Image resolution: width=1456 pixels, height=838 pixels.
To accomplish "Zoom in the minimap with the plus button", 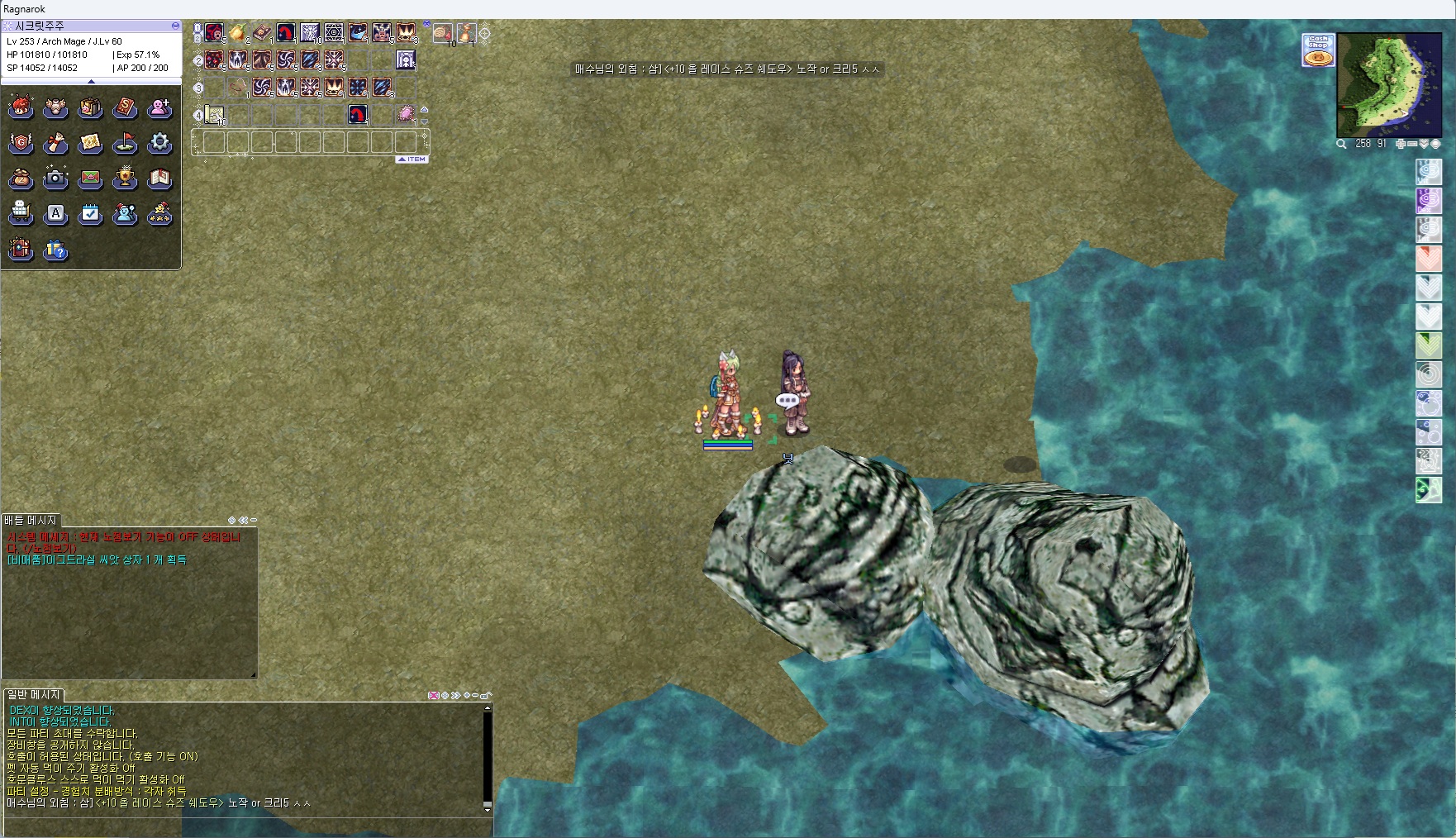I will tap(1400, 144).
